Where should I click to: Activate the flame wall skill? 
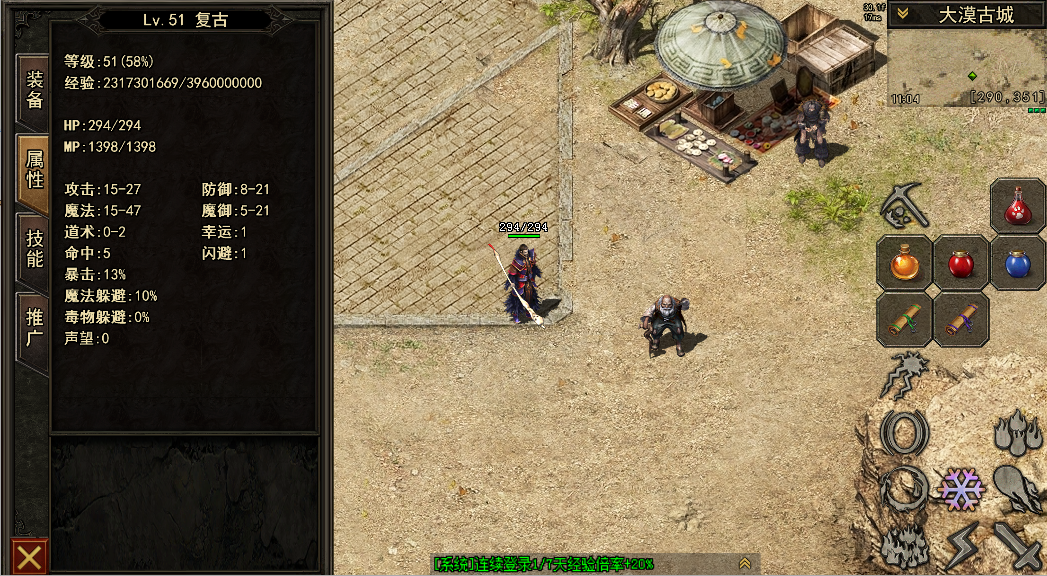pos(905,545)
